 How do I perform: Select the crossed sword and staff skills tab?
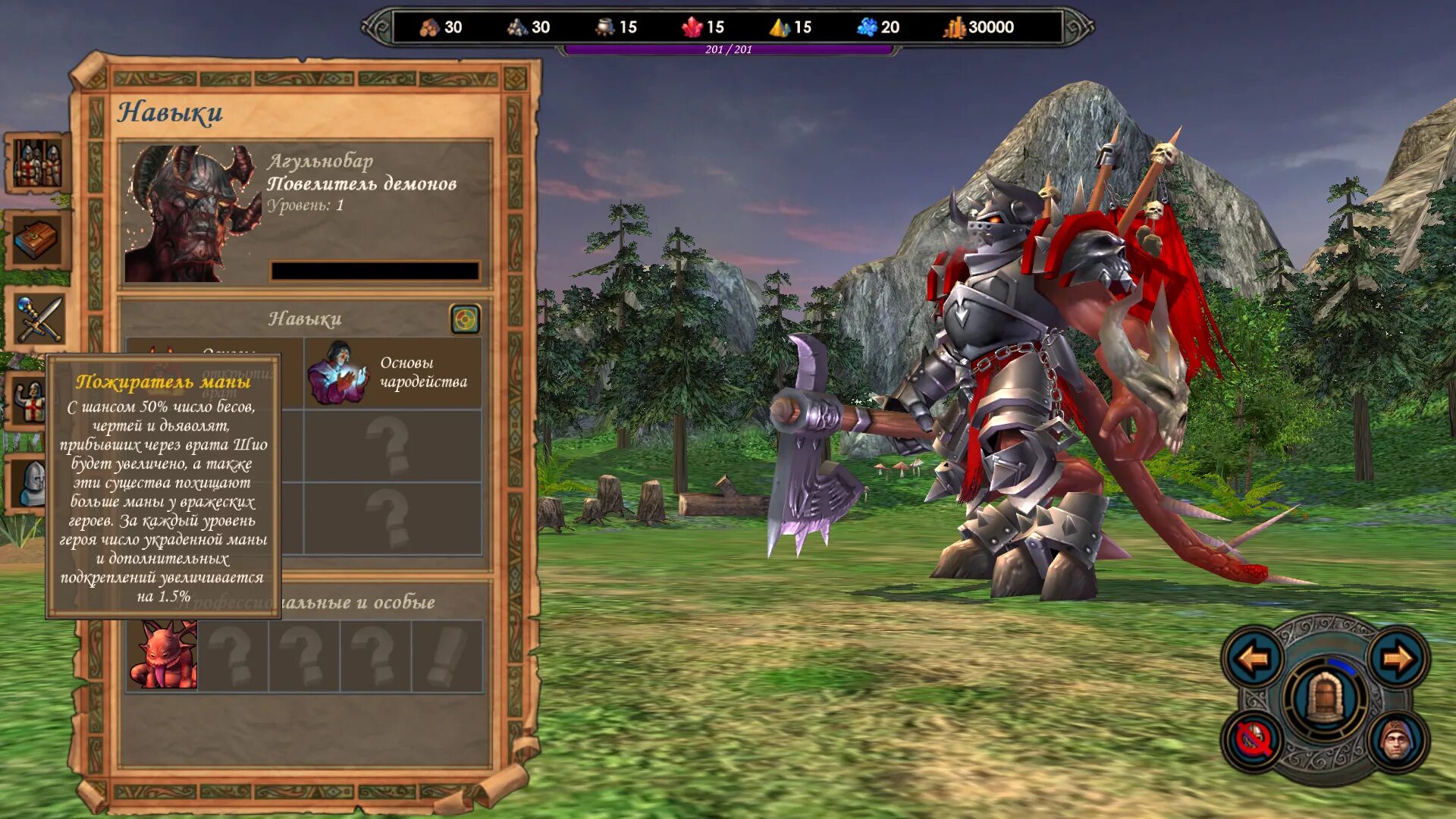point(38,320)
